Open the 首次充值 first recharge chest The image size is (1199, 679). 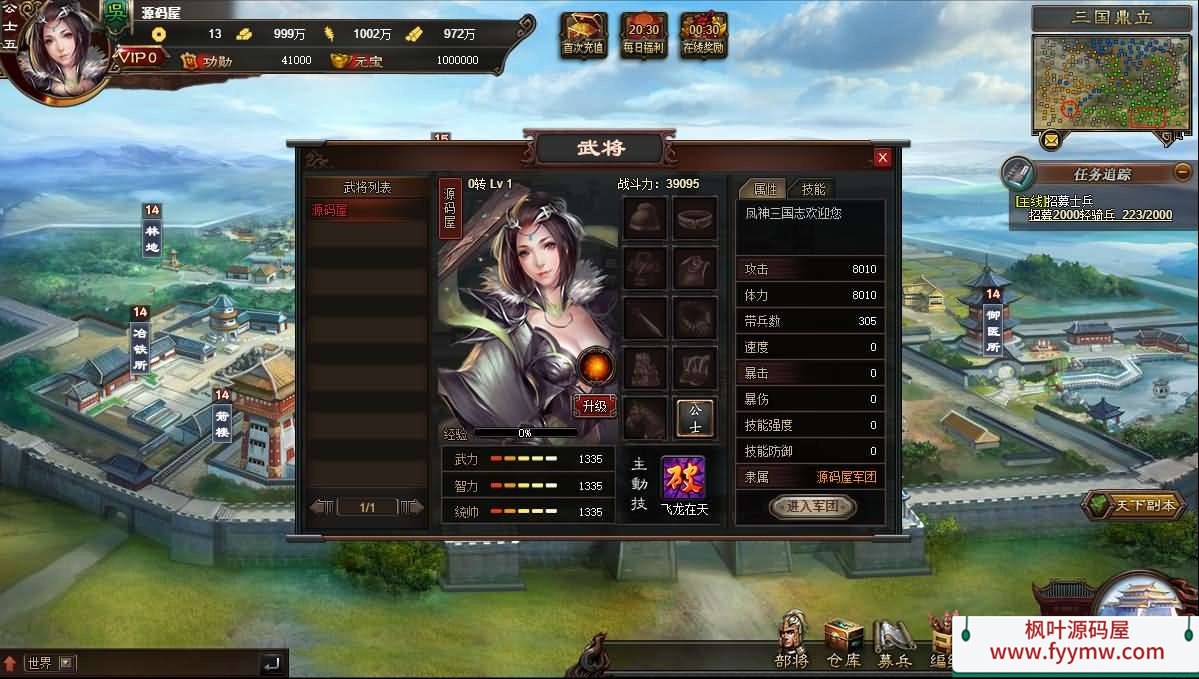[583, 34]
